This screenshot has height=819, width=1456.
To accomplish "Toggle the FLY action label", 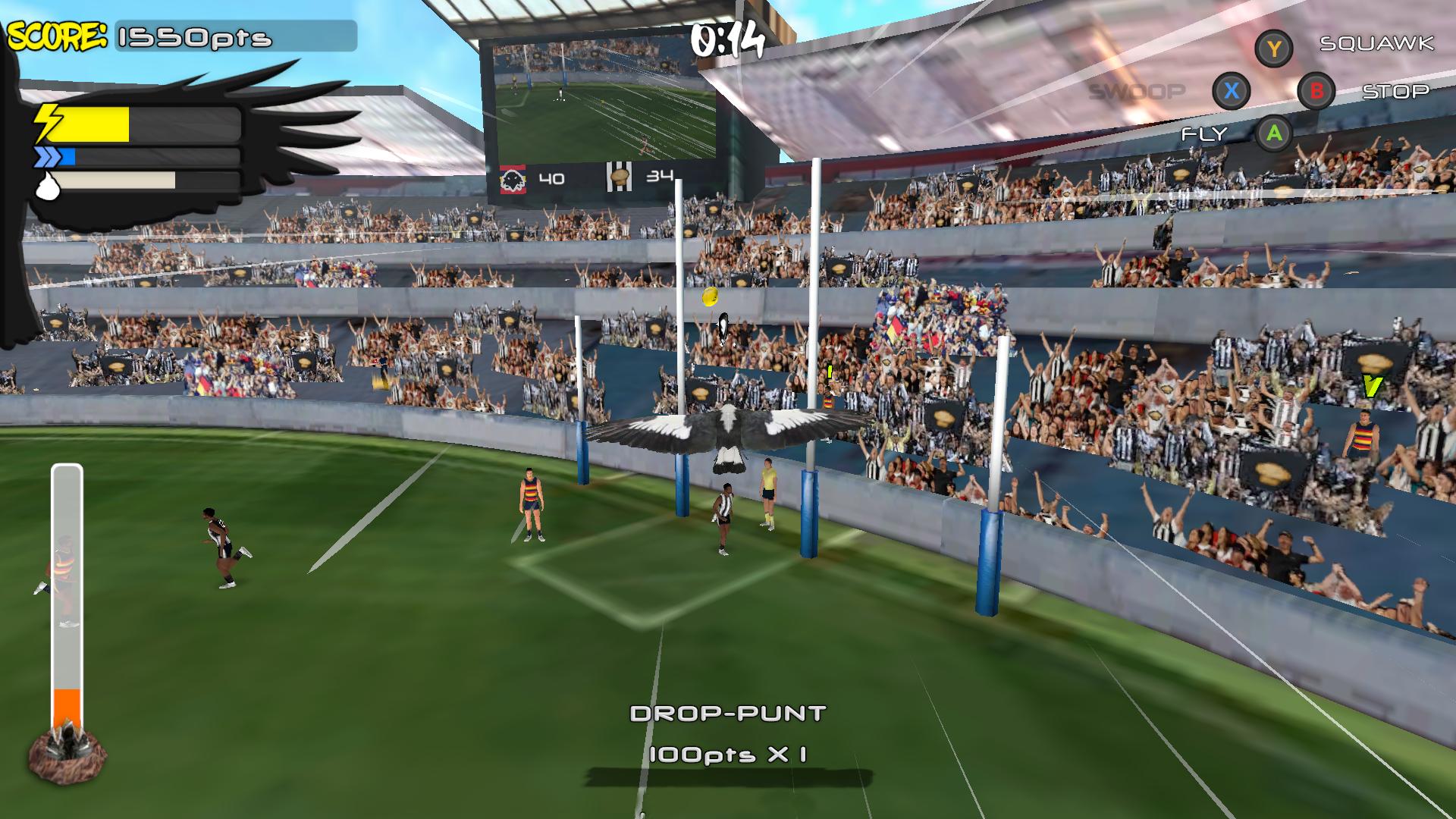I will (1206, 135).
